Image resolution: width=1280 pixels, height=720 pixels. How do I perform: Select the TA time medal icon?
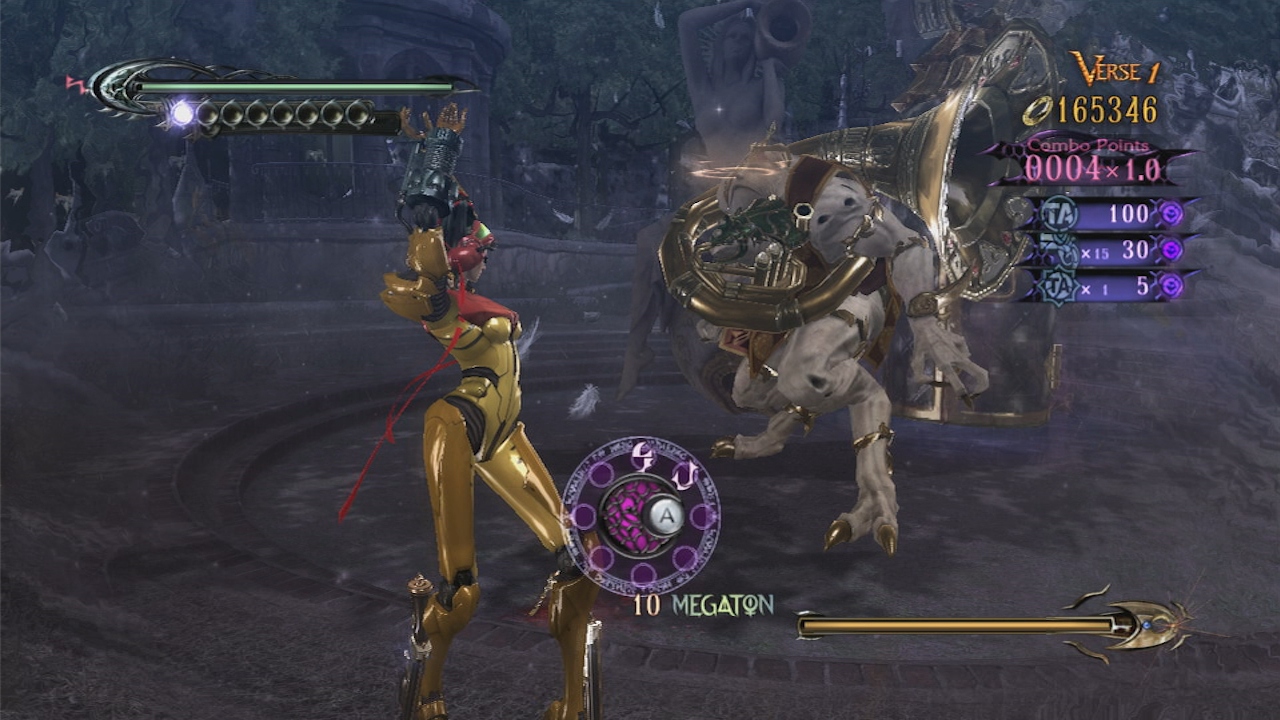[1058, 212]
